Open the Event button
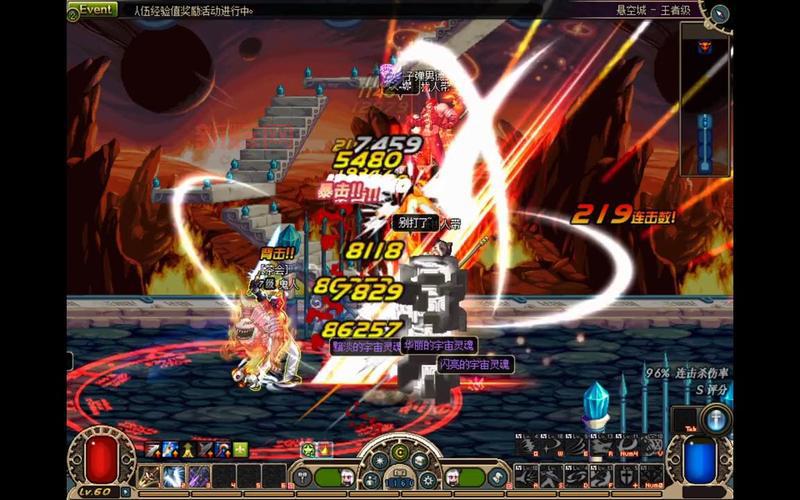The image size is (800, 500). point(96,10)
